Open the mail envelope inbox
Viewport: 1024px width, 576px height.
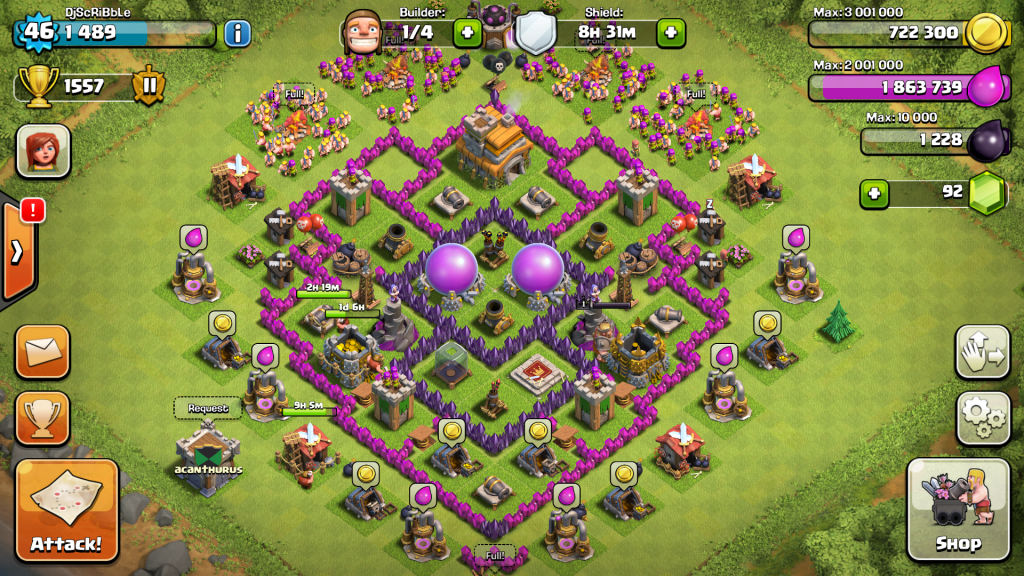point(43,351)
